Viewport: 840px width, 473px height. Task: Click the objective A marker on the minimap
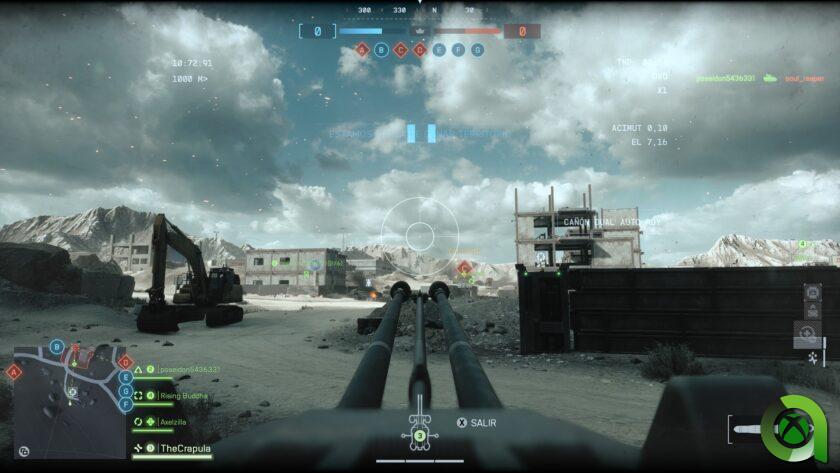[x=14, y=372]
